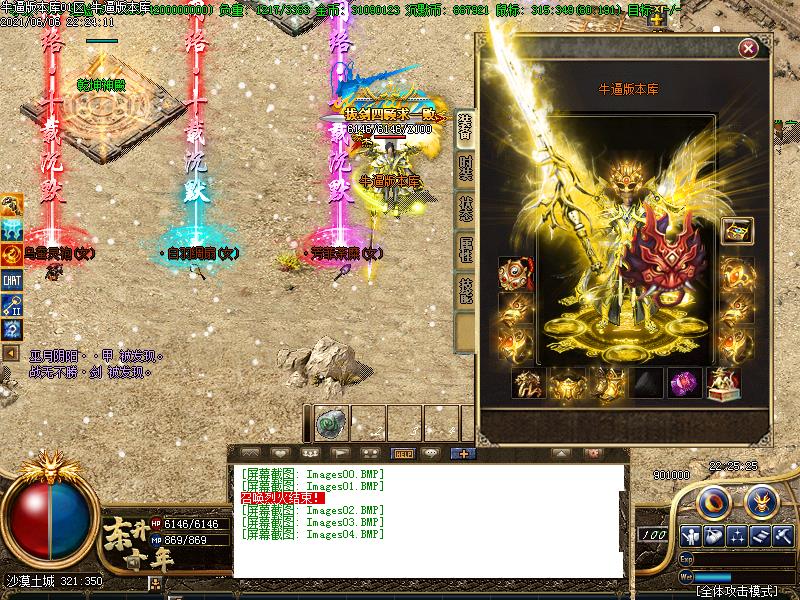Click the golden key II side icon
The image size is (800, 600).
point(12,305)
